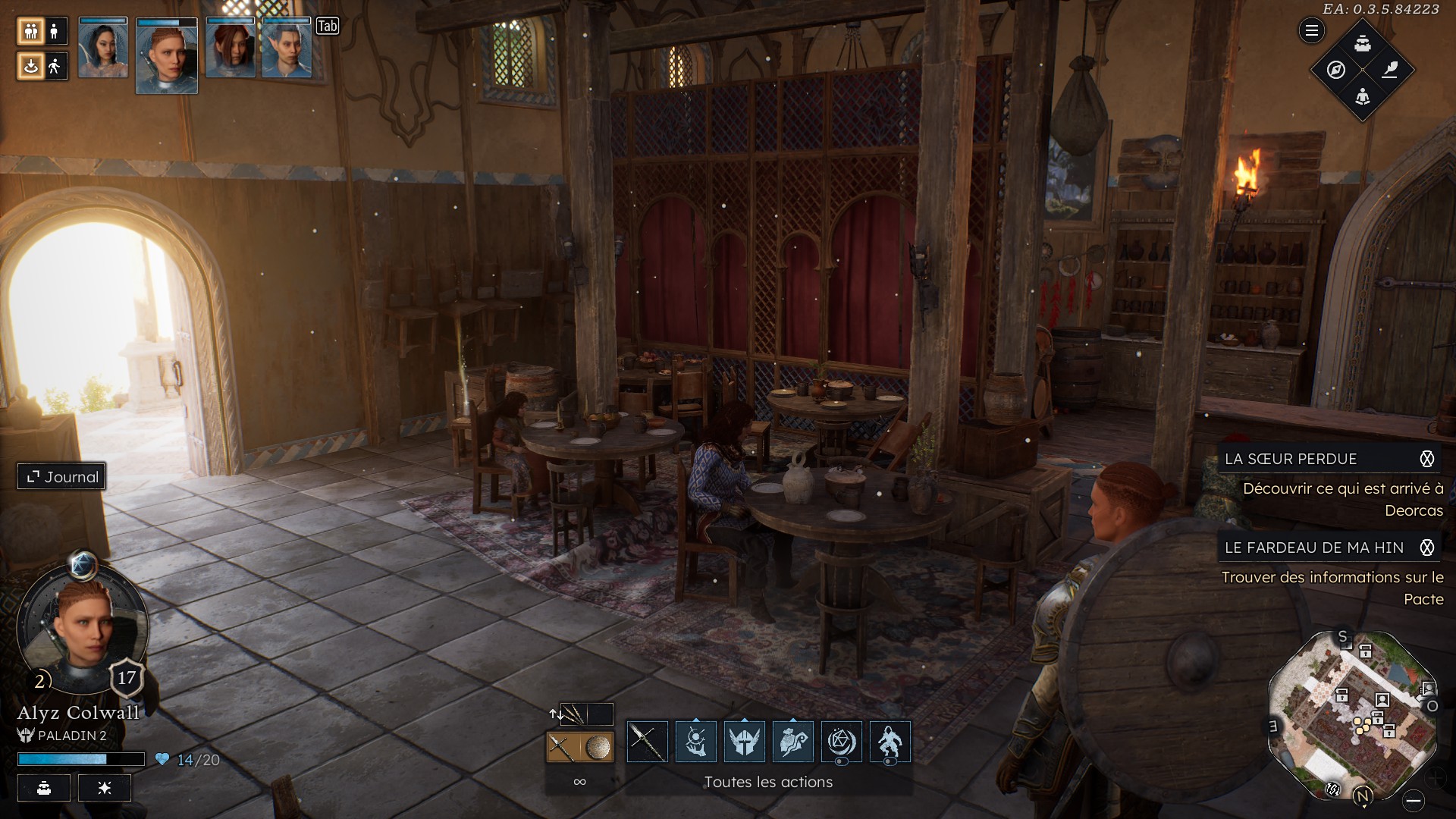Select the red-haired companion portrait
This screenshot has width=1456, height=819.
tap(231, 49)
